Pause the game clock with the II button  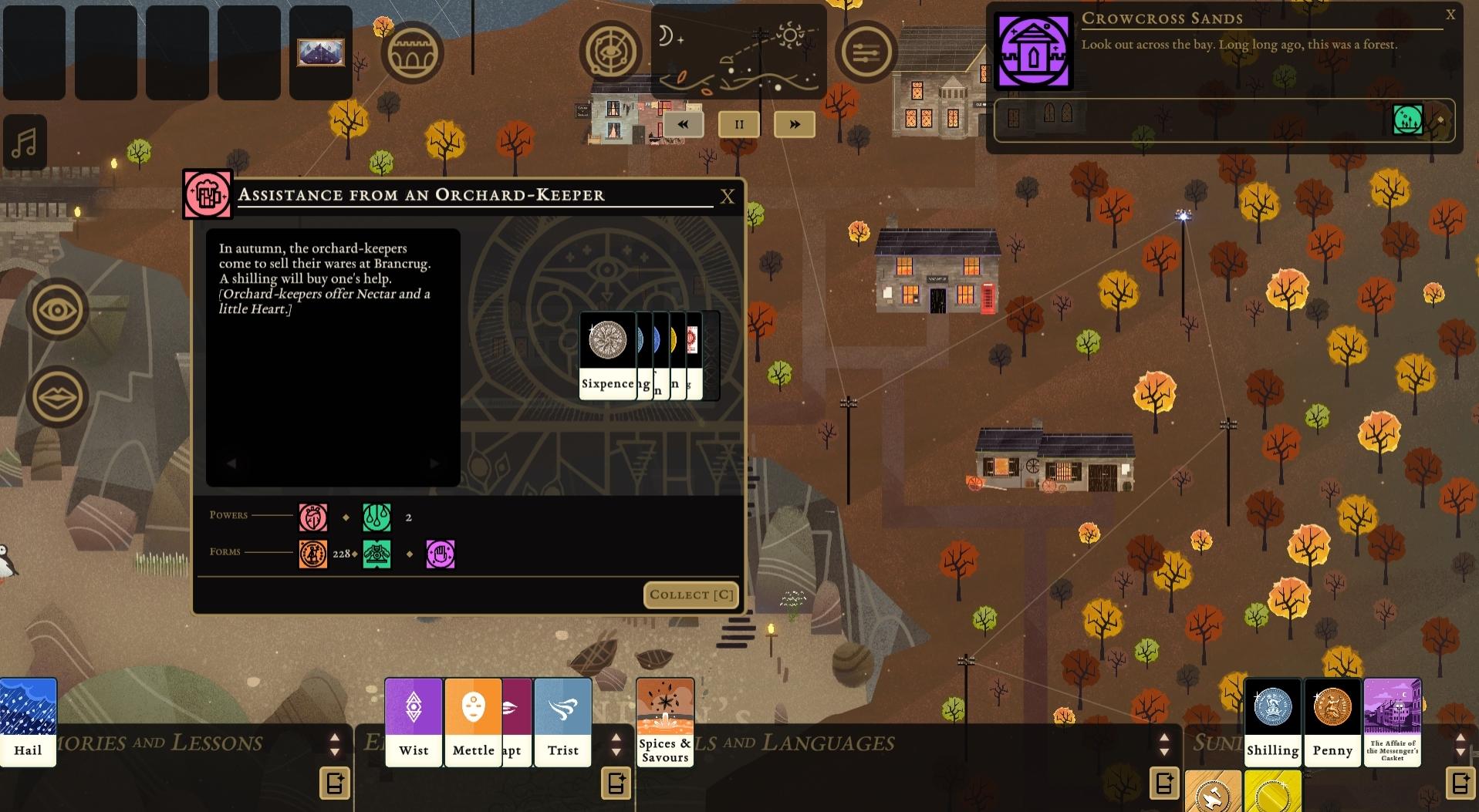[738, 123]
